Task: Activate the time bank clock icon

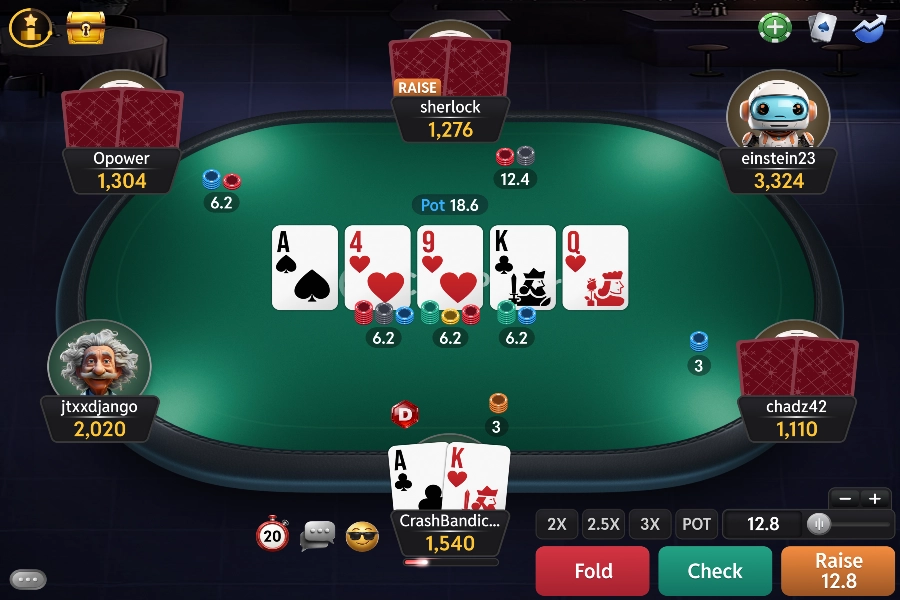Action: tap(272, 535)
